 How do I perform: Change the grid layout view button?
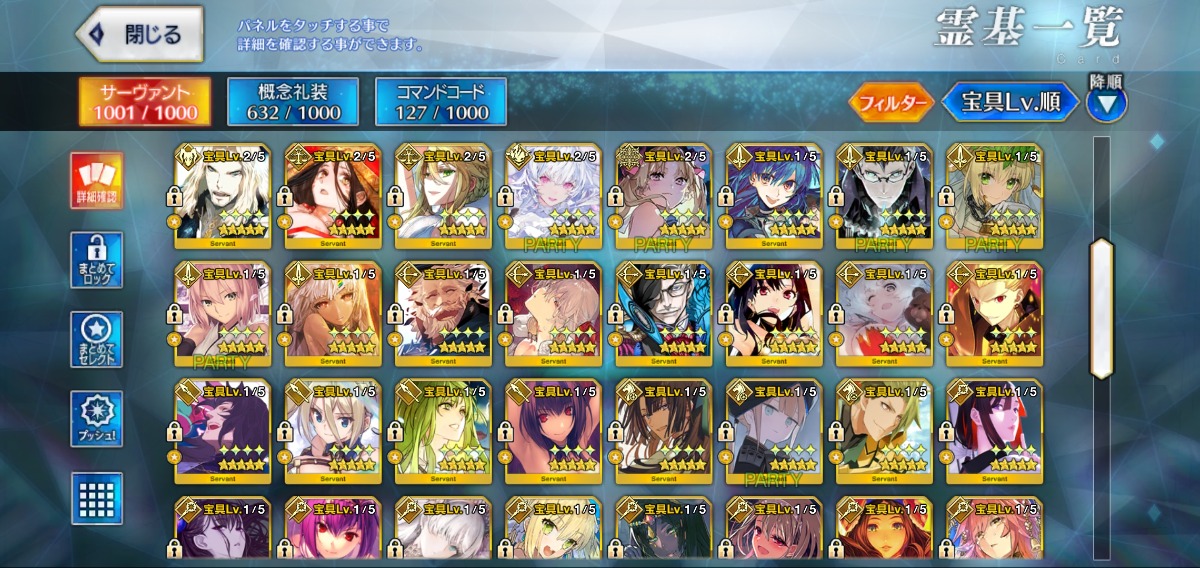pos(97,498)
